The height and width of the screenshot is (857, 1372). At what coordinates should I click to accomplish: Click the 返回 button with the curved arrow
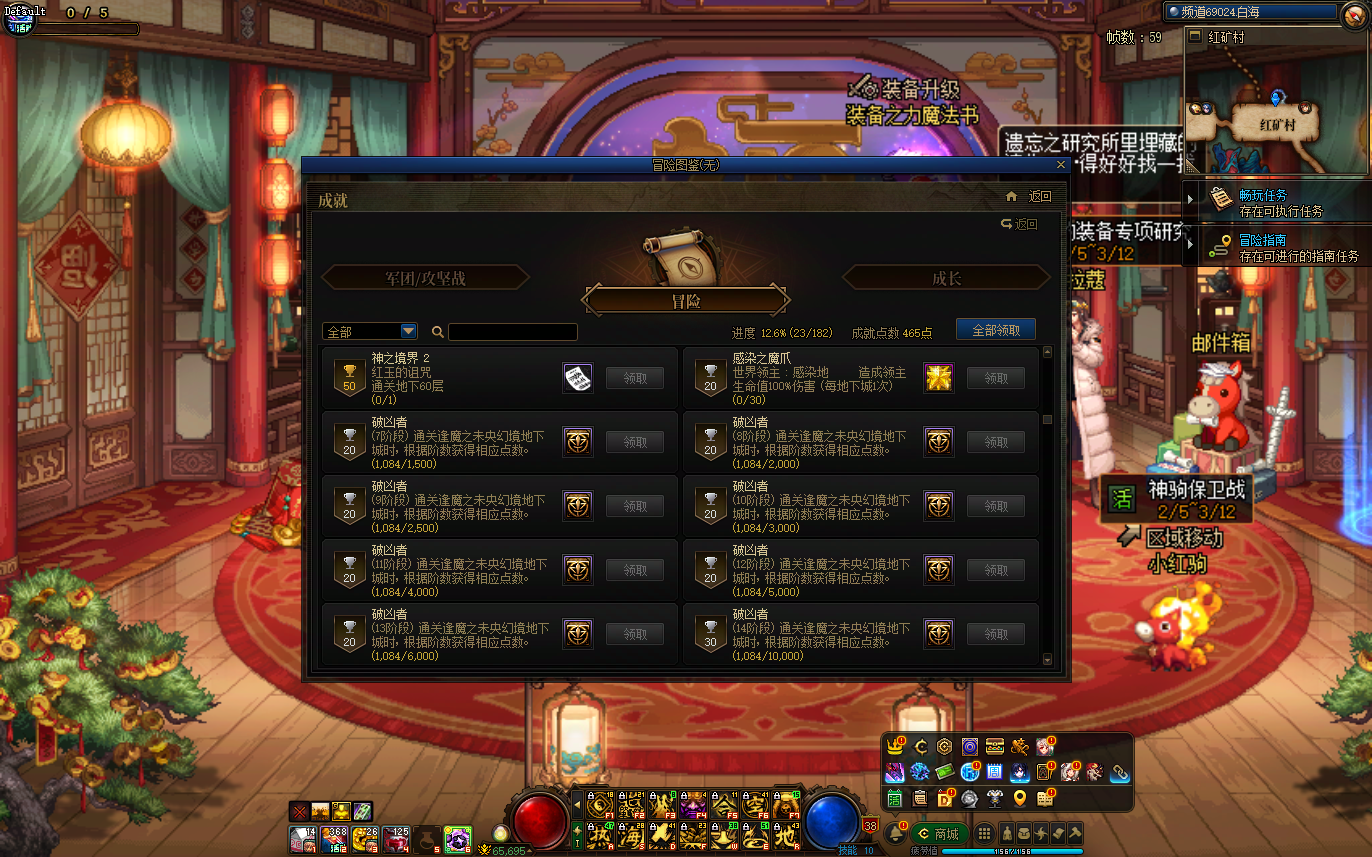1019,225
